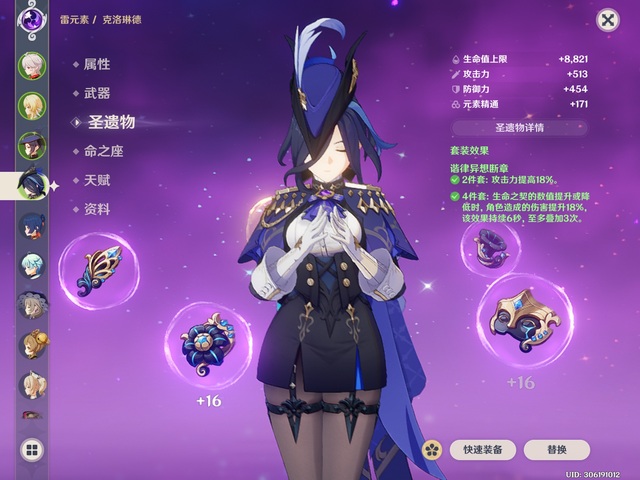Open the 命之座 constellation menu
Viewport: 640px width, 480px height.
(x=103, y=151)
